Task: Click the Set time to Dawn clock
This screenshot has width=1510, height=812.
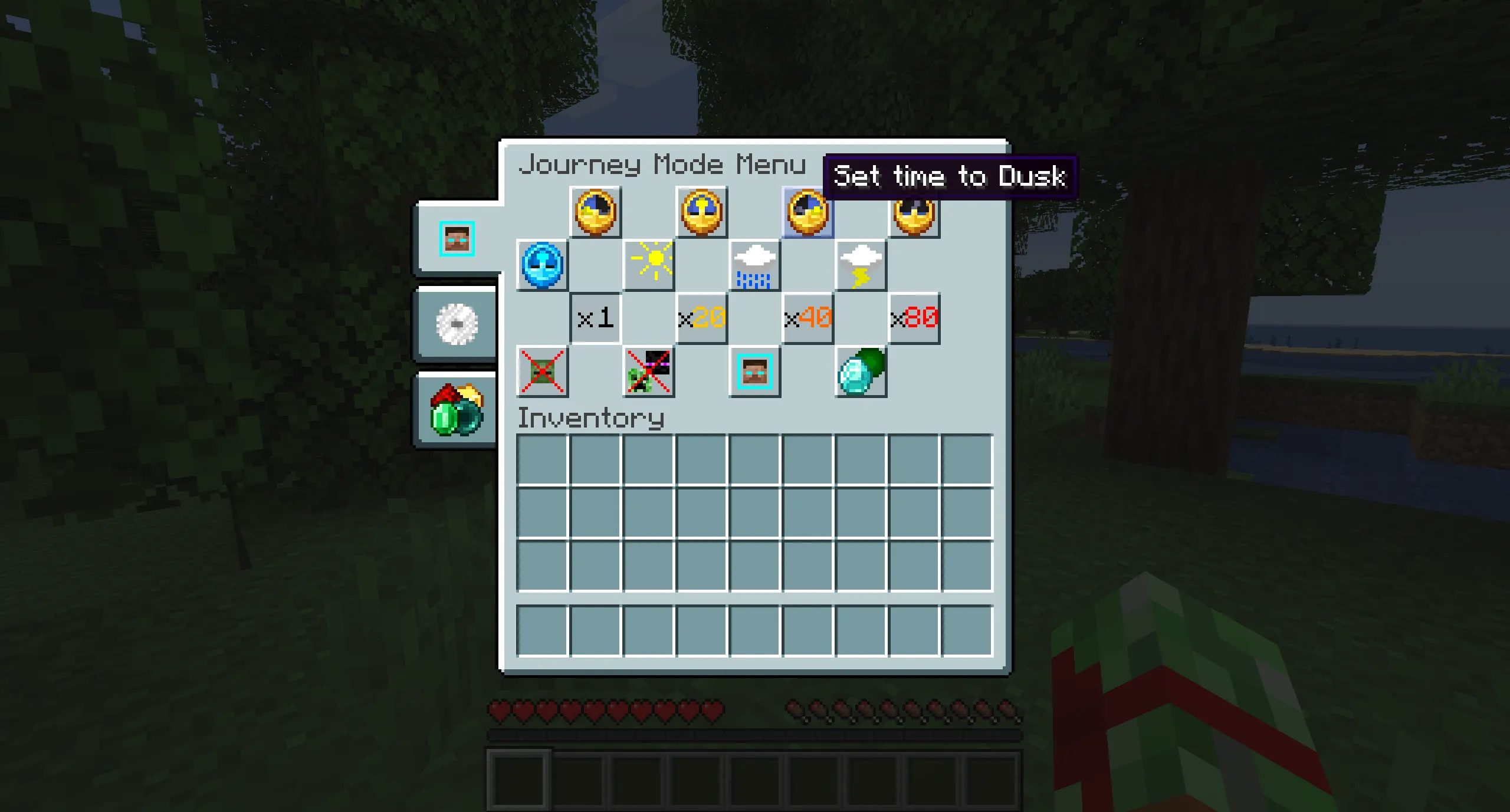Action: 596,213
